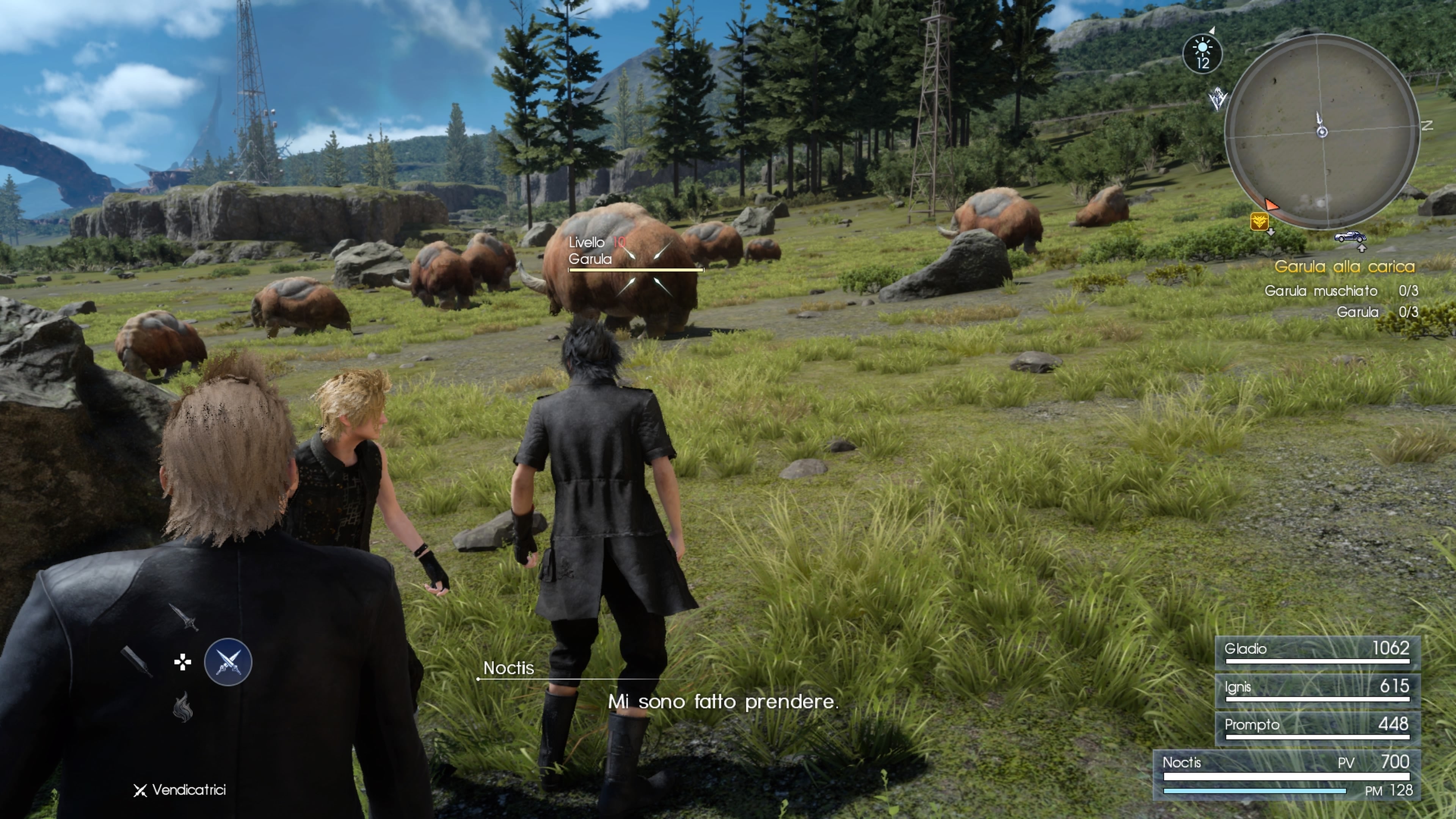The width and height of the screenshot is (1456, 819).
Task: Click the sun time-of-day icon
Action: [x=1202, y=54]
